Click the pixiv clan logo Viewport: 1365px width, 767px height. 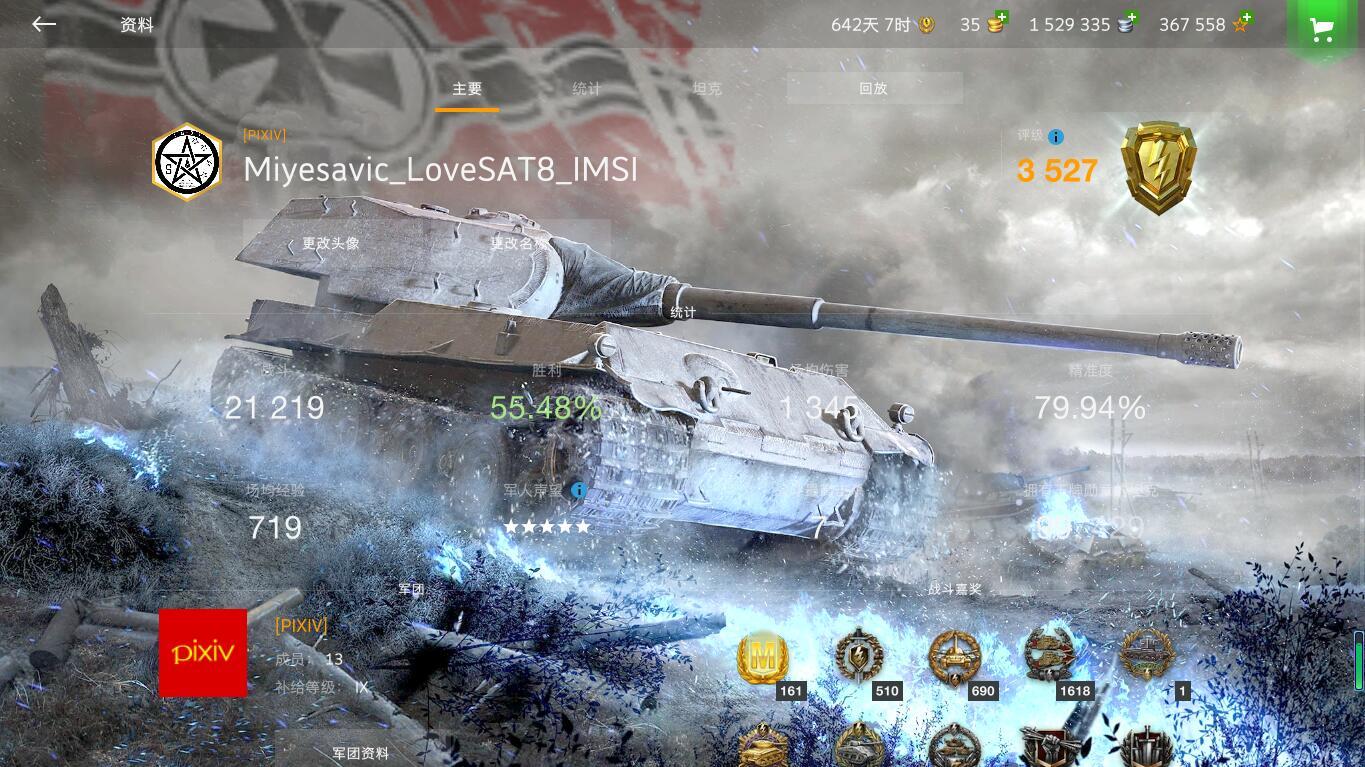203,653
